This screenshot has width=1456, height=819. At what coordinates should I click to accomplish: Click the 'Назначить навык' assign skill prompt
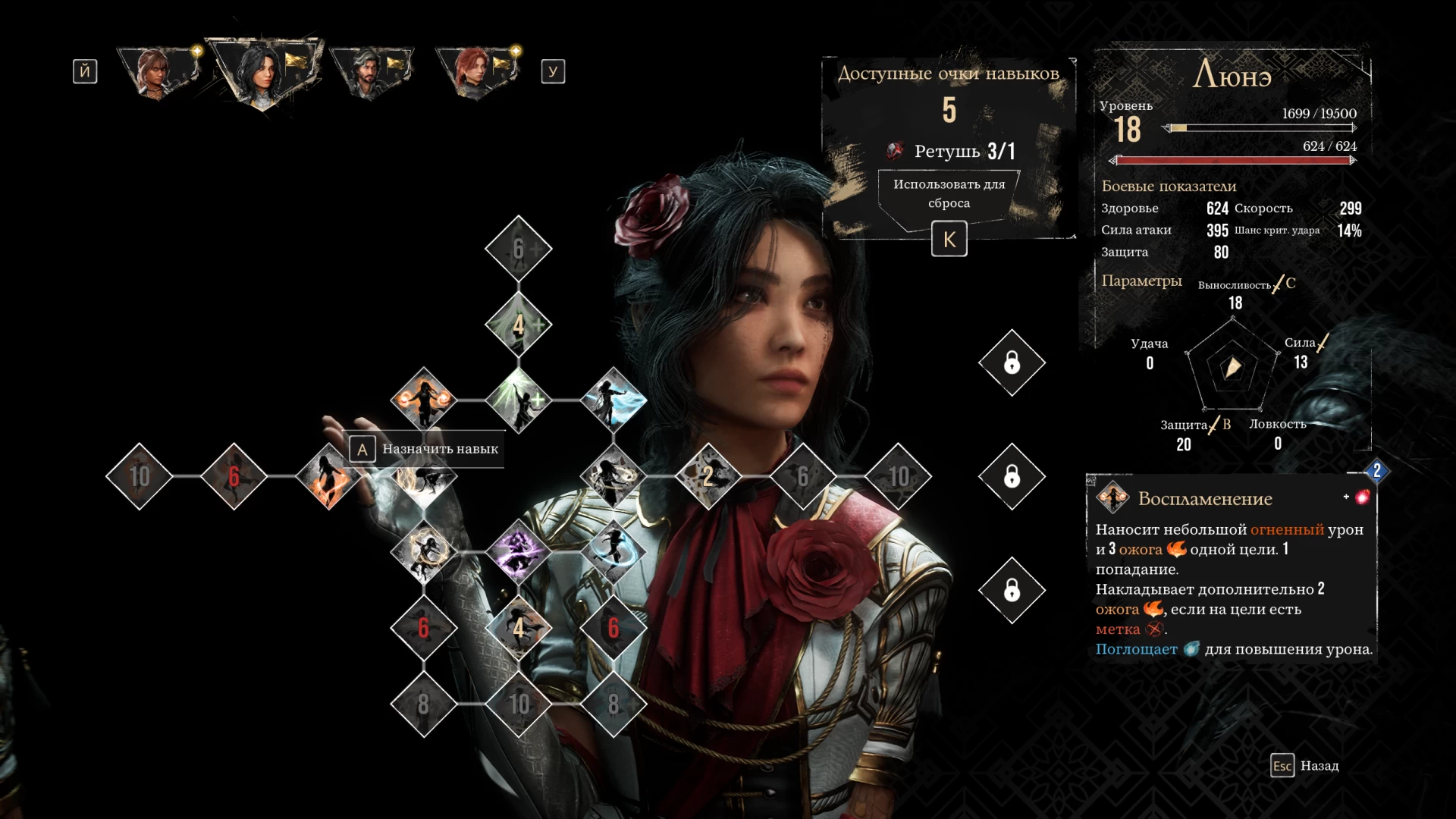coord(425,449)
